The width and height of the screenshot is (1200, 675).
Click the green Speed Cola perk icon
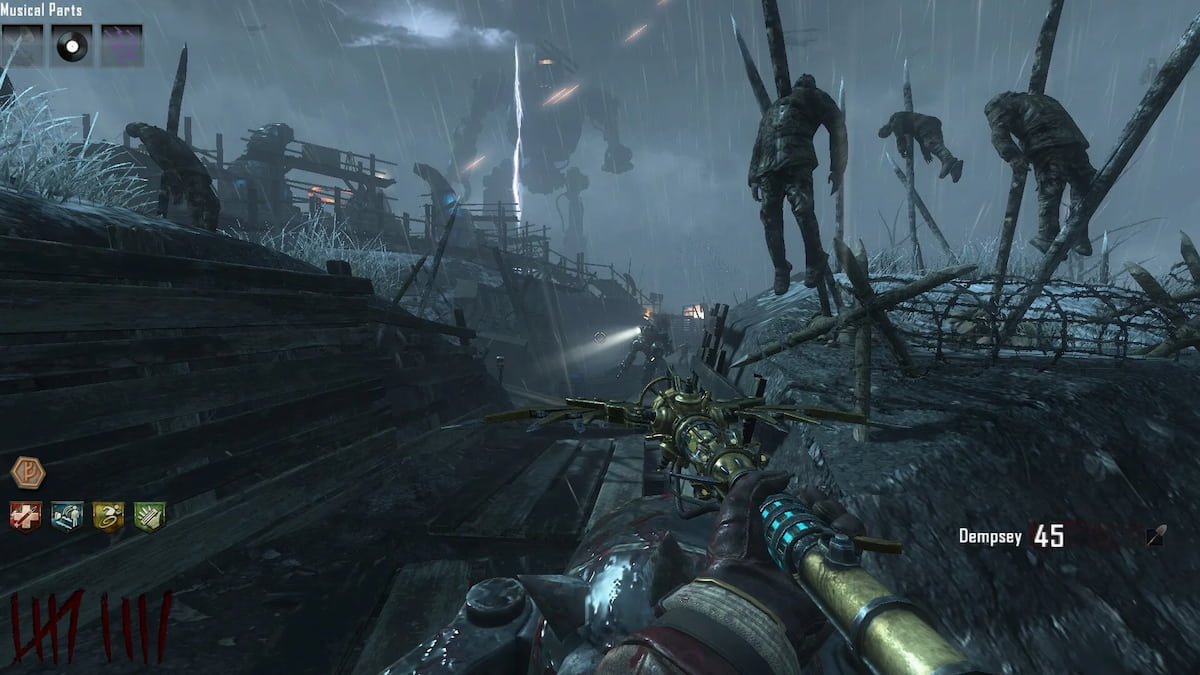pos(150,516)
